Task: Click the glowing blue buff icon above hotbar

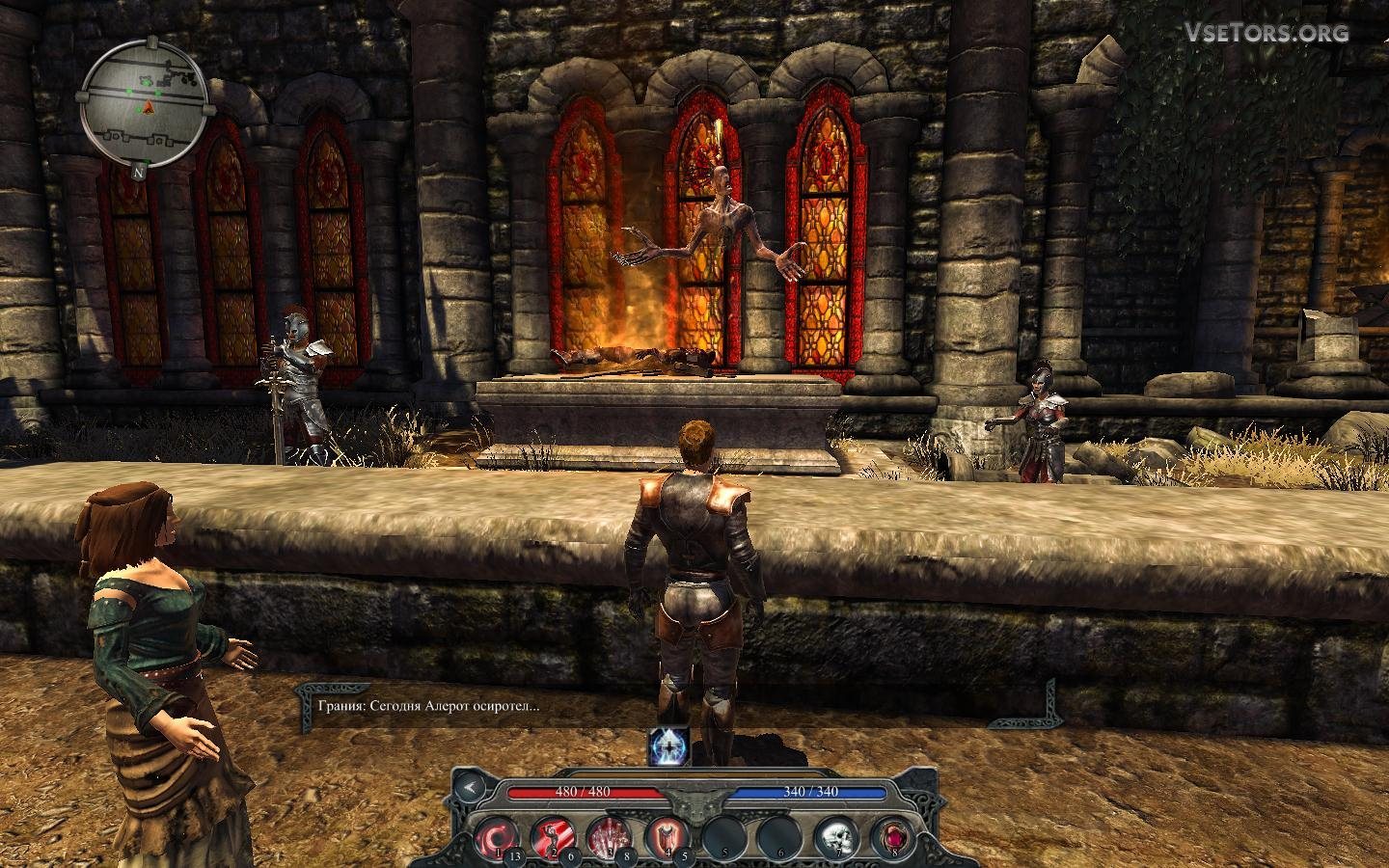Action: (x=667, y=748)
